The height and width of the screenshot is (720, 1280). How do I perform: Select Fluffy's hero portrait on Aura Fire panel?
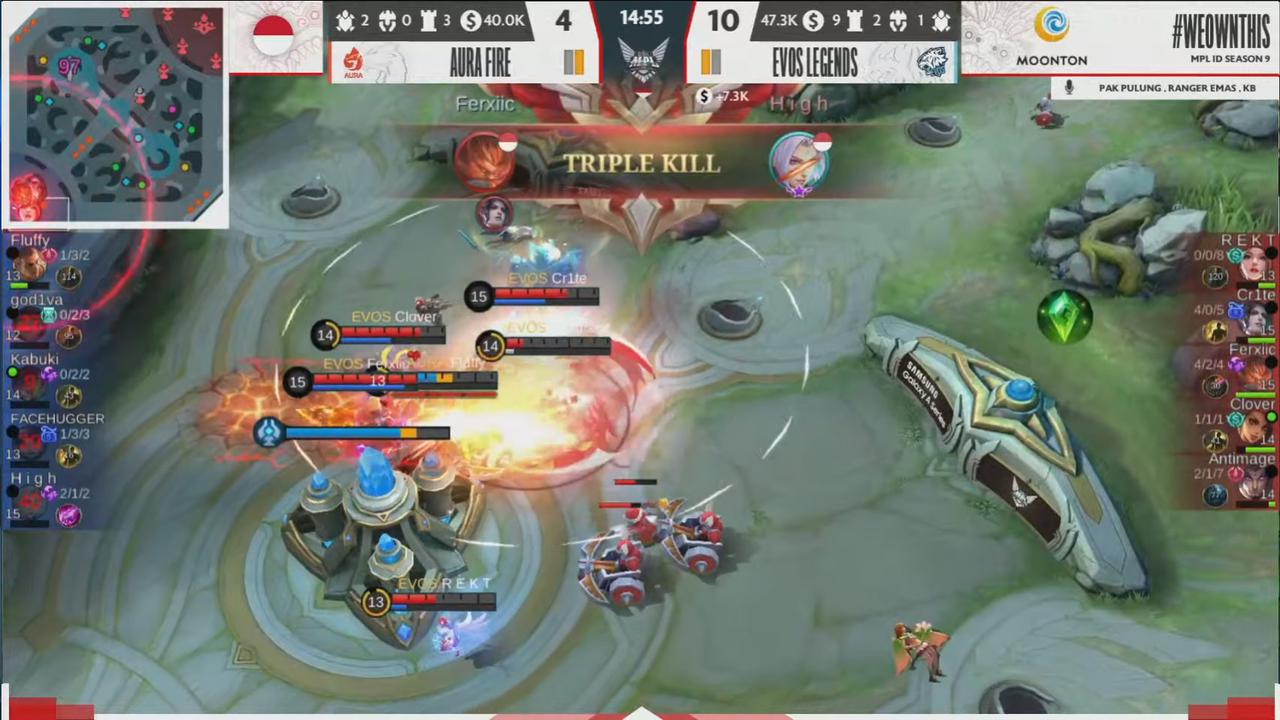pyautogui.click(x=30, y=265)
